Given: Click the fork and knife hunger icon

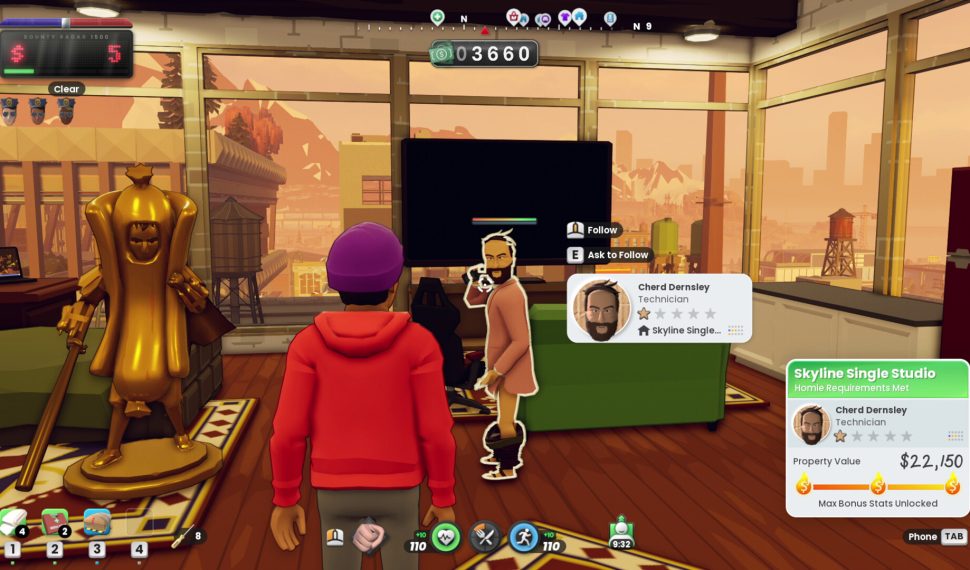Looking at the screenshot, I should [x=485, y=537].
